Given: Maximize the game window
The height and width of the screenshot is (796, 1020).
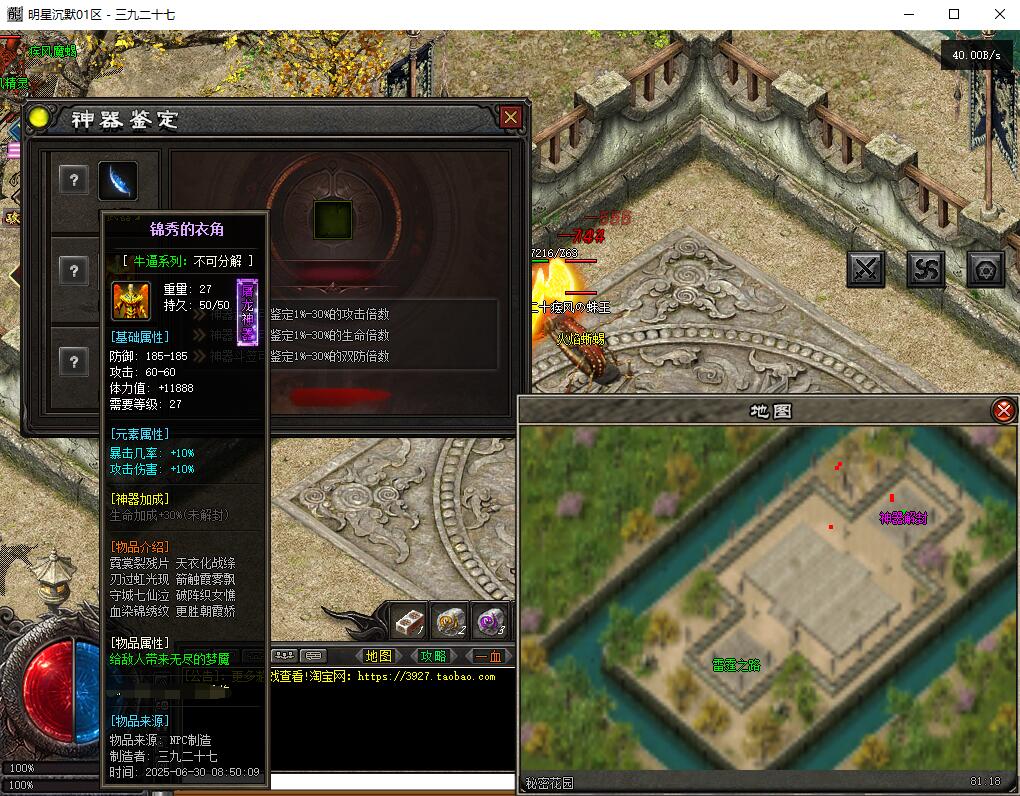Looking at the screenshot, I should 953,14.
